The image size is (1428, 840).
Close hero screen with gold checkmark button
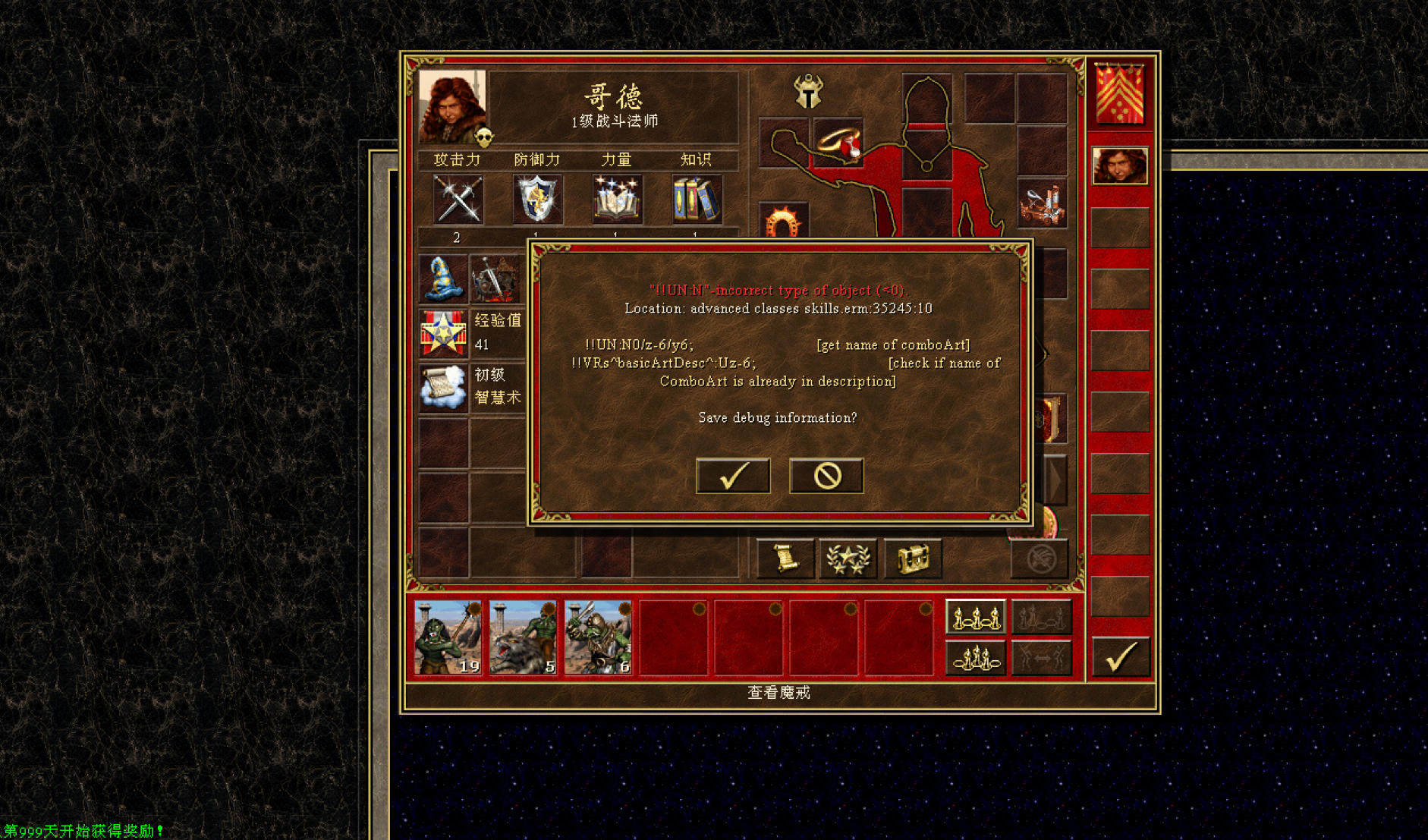1120,656
